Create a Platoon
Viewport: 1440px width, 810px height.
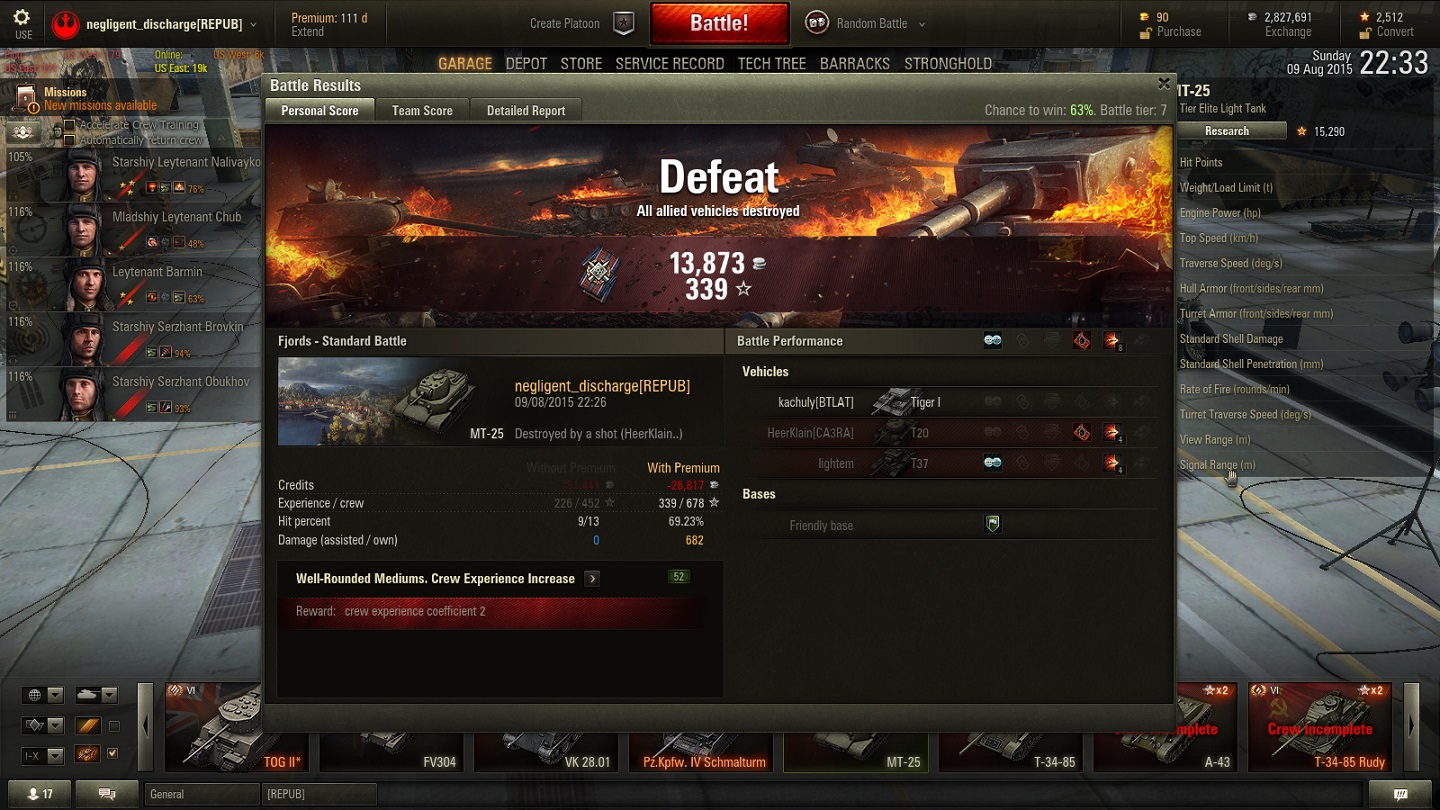pyautogui.click(x=581, y=24)
